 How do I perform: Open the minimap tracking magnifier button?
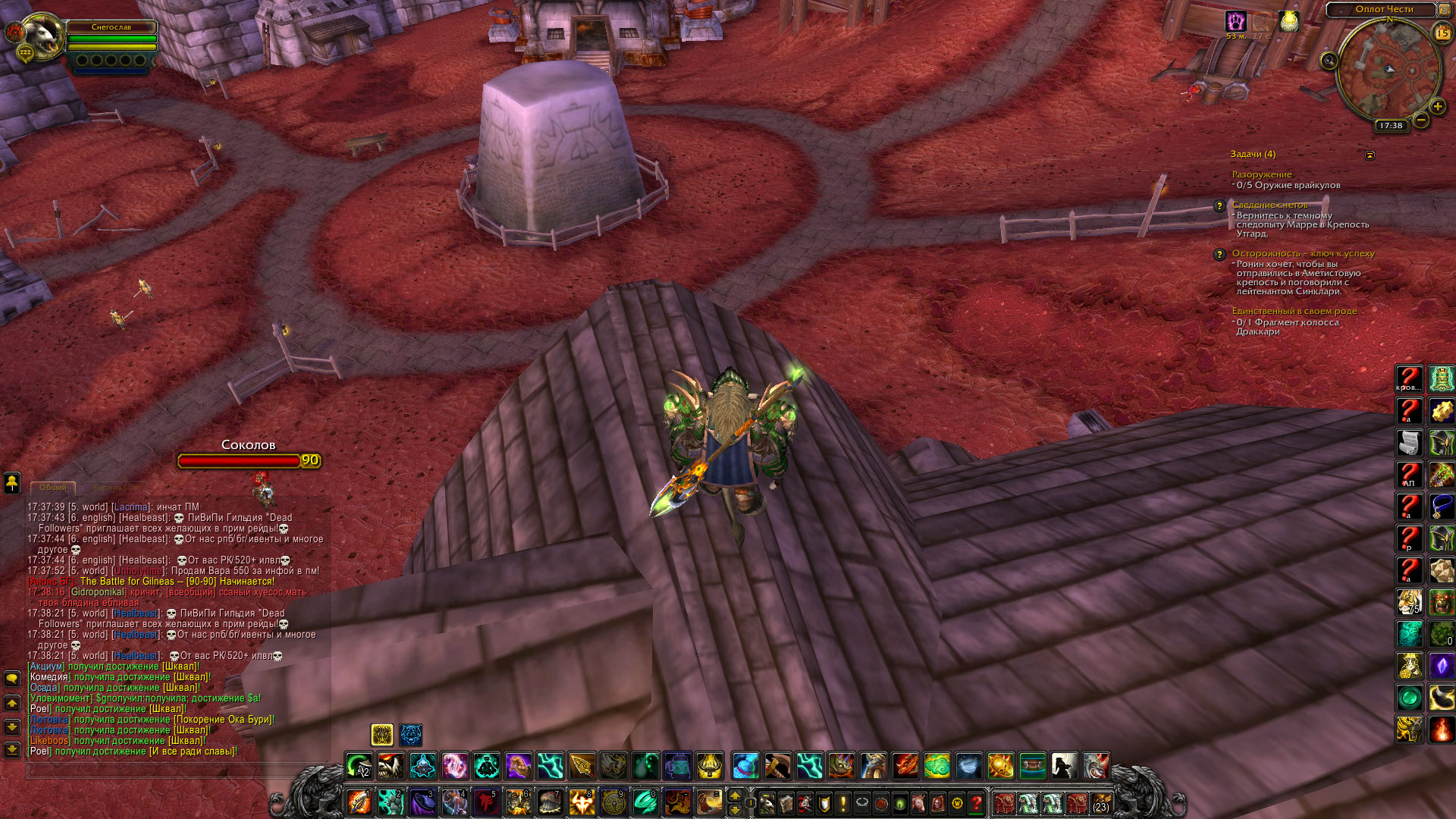click(x=1329, y=61)
